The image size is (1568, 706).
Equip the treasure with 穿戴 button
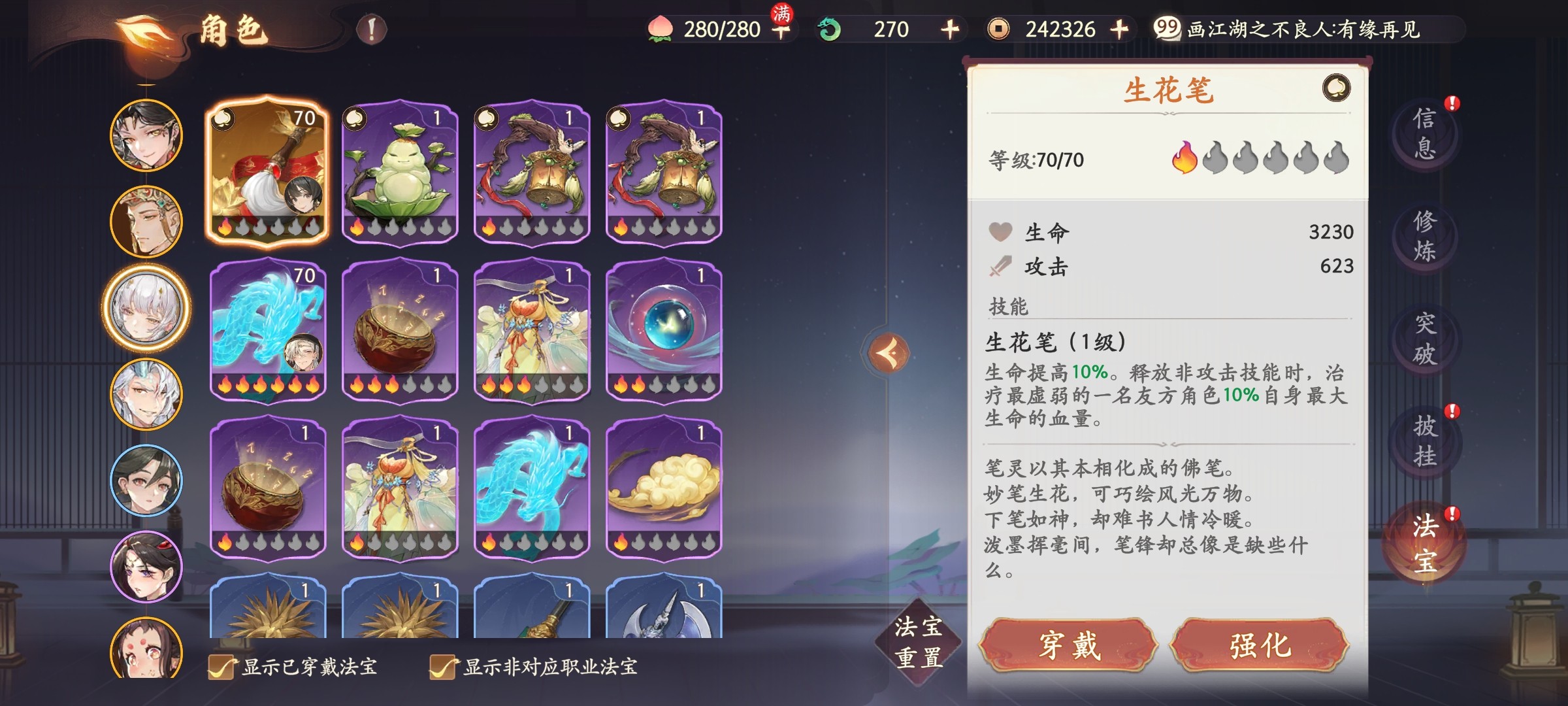pos(1069,646)
